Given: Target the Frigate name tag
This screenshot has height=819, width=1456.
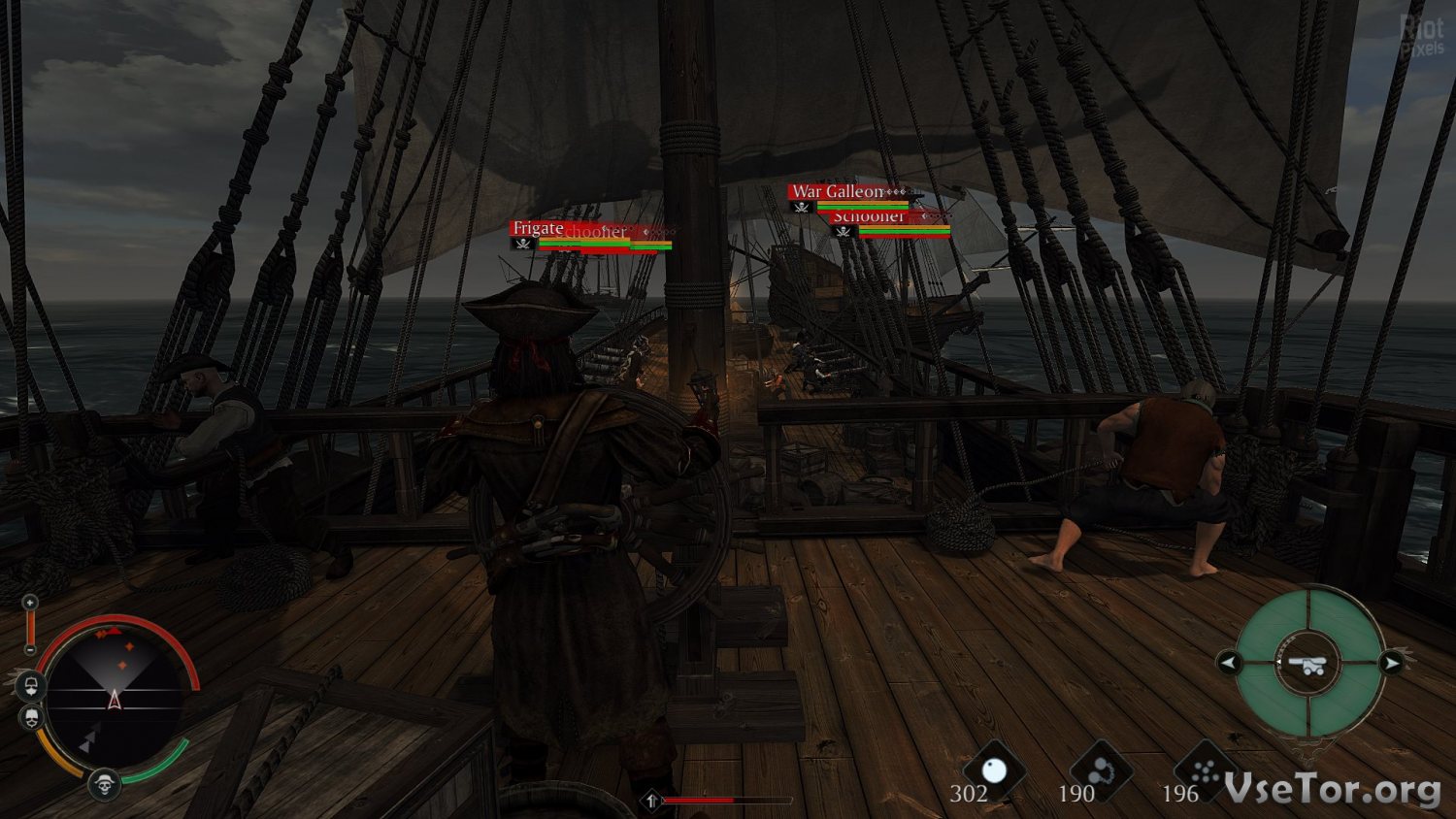Looking at the screenshot, I should [538, 228].
